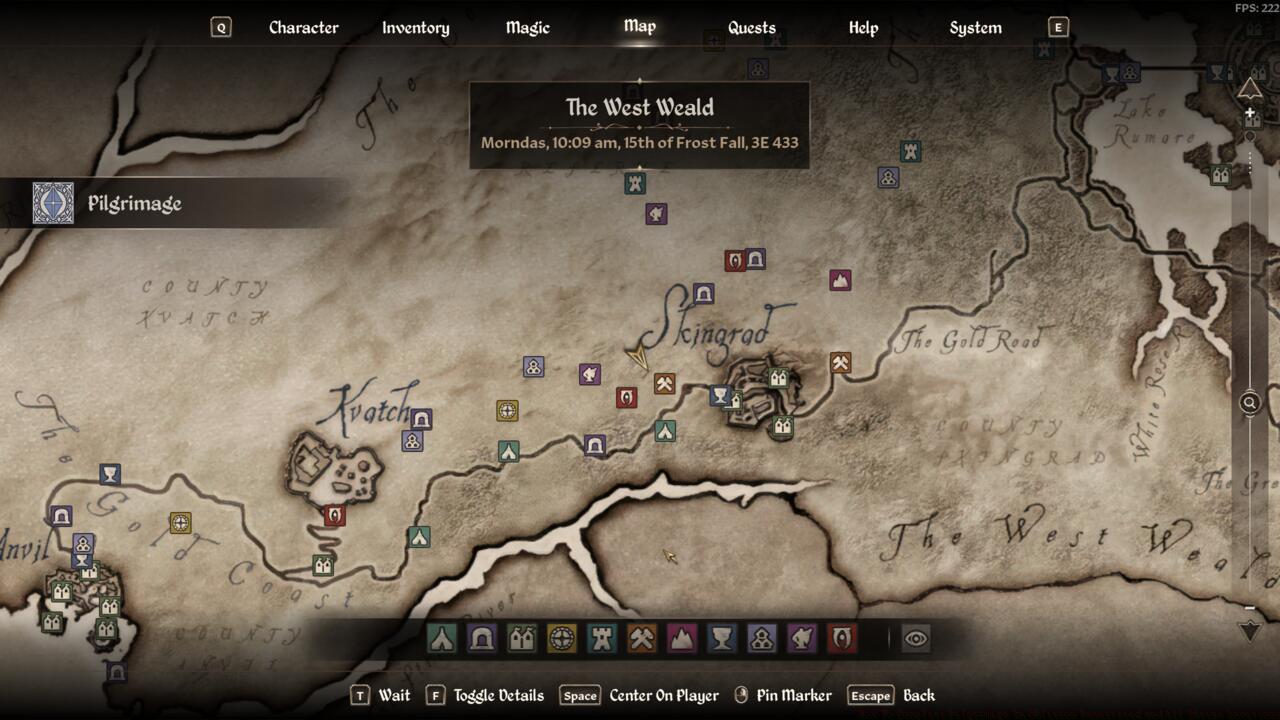
Task: Toggle the eye visibility filter
Action: [x=916, y=637]
